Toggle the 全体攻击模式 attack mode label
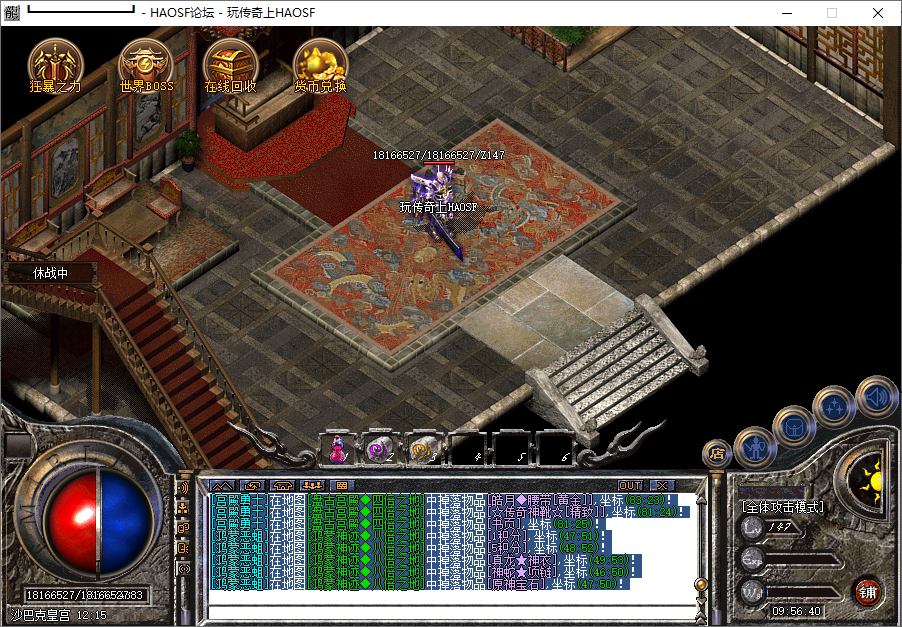The height and width of the screenshot is (627, 902). tap(783, 507)
